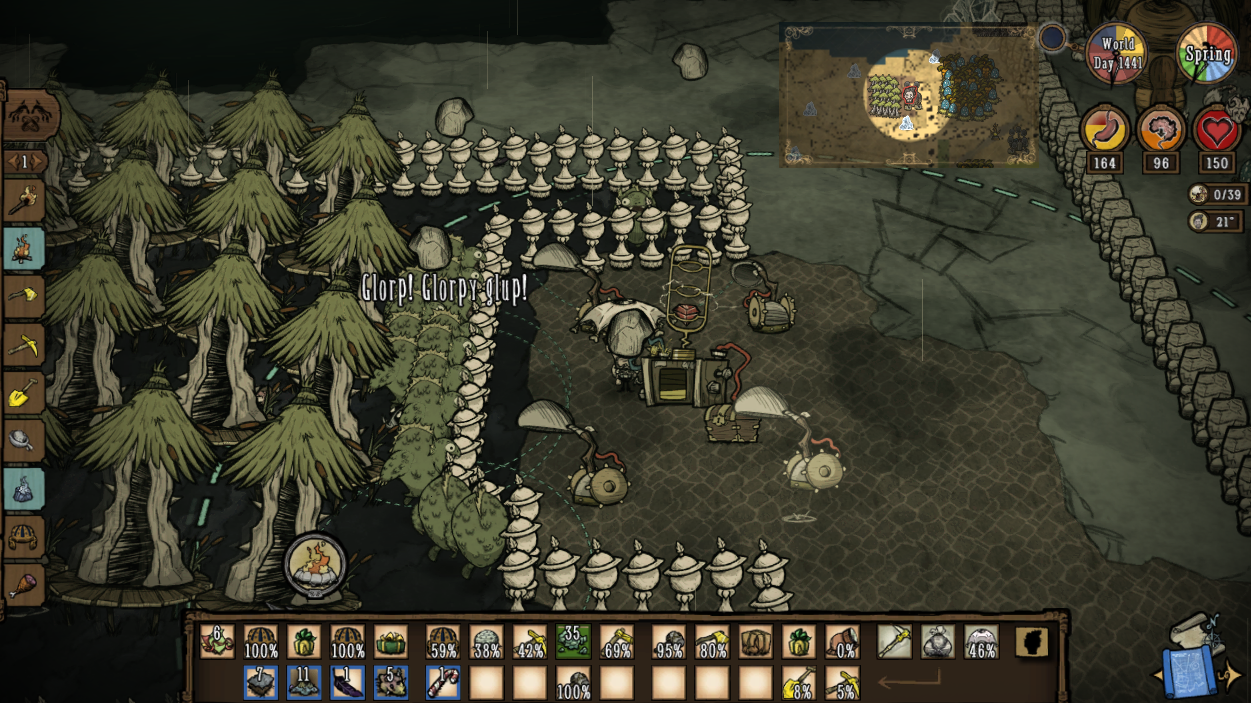Viewport: 1251px width, 703px height.
Task: Select the football helmet crafting shortcut
Action: pos(23,538)
